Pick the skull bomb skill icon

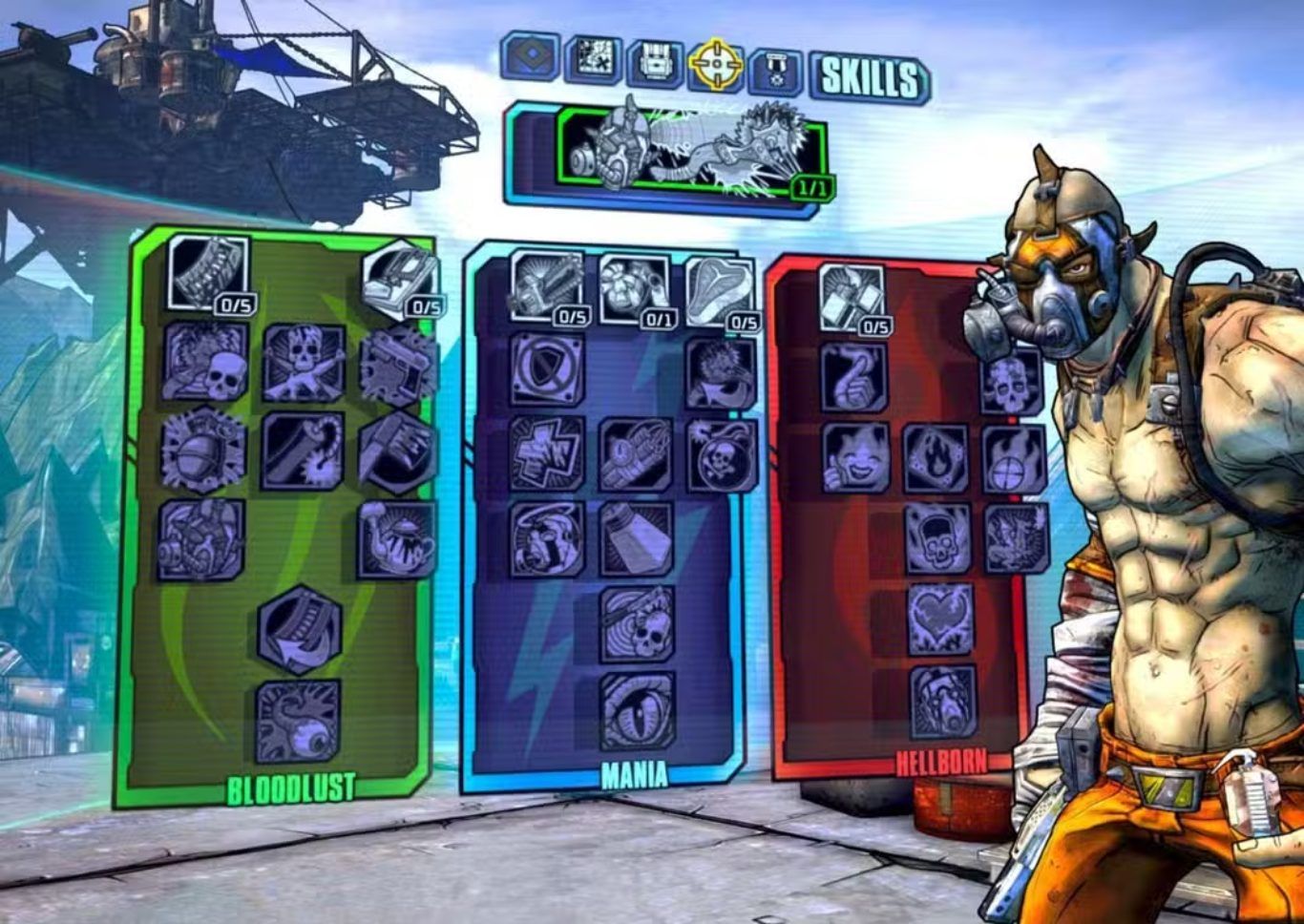click(723, 454)
